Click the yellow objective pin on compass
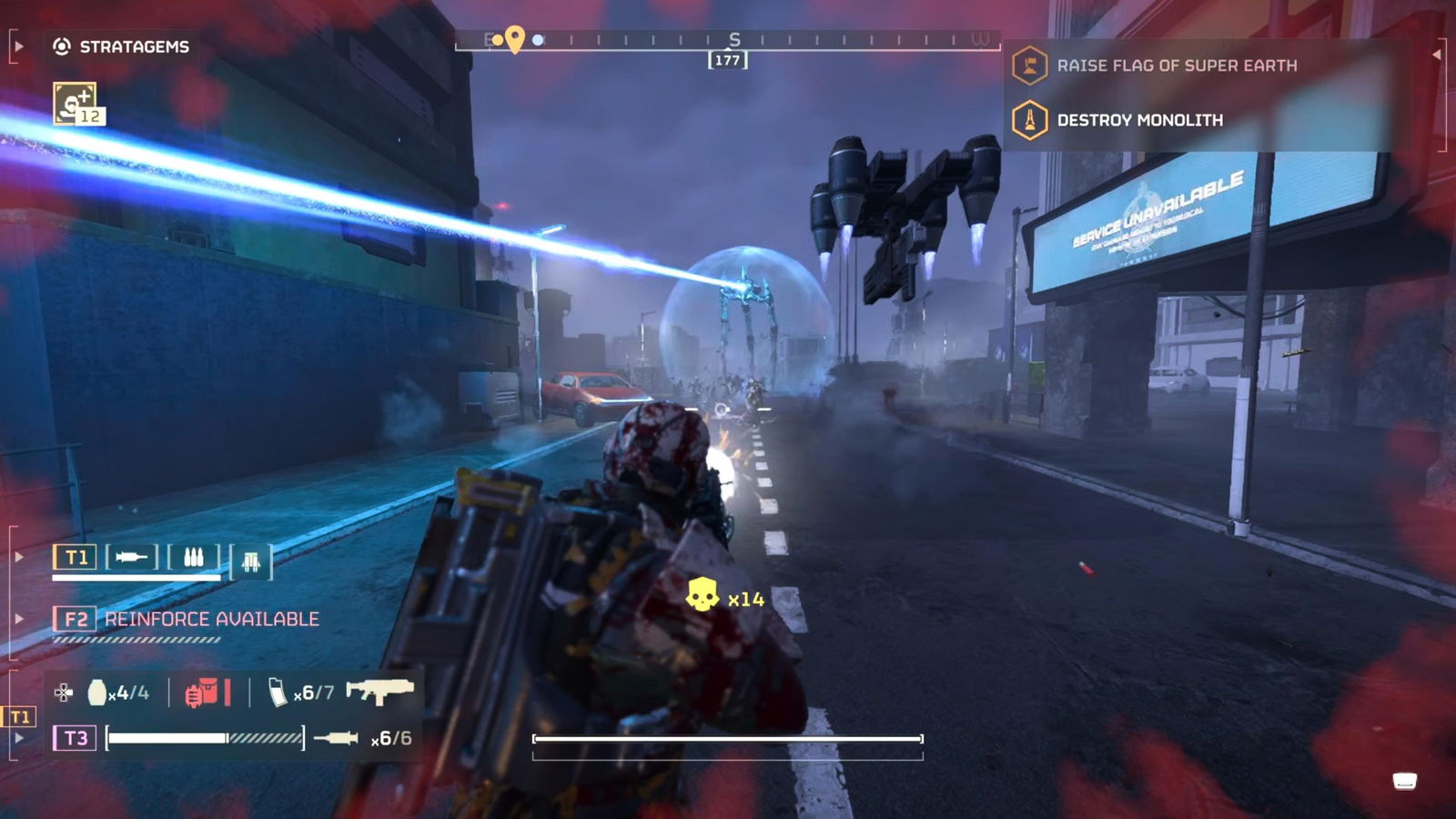 515,38
